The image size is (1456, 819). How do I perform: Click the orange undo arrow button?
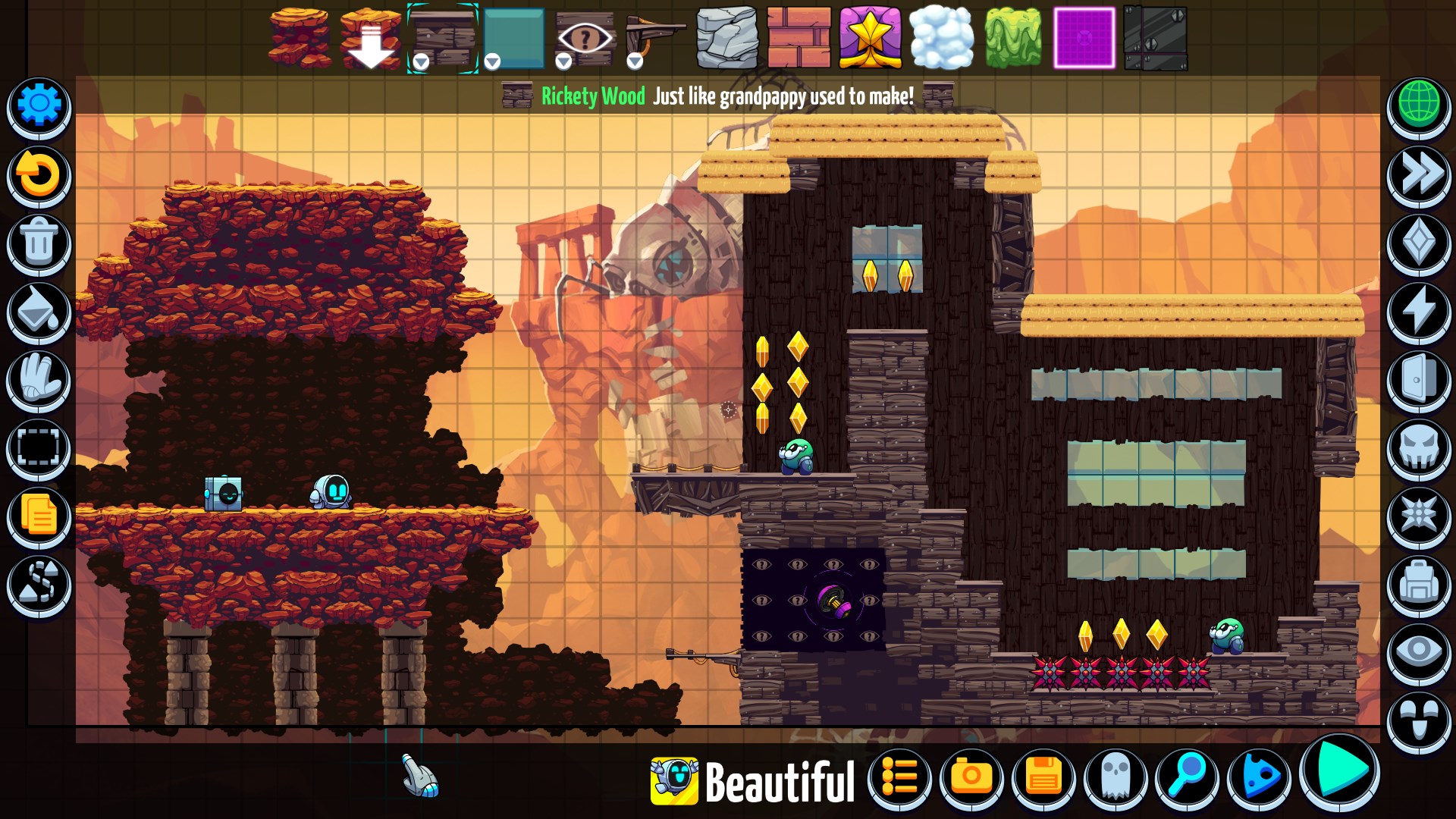pos(39,174)
